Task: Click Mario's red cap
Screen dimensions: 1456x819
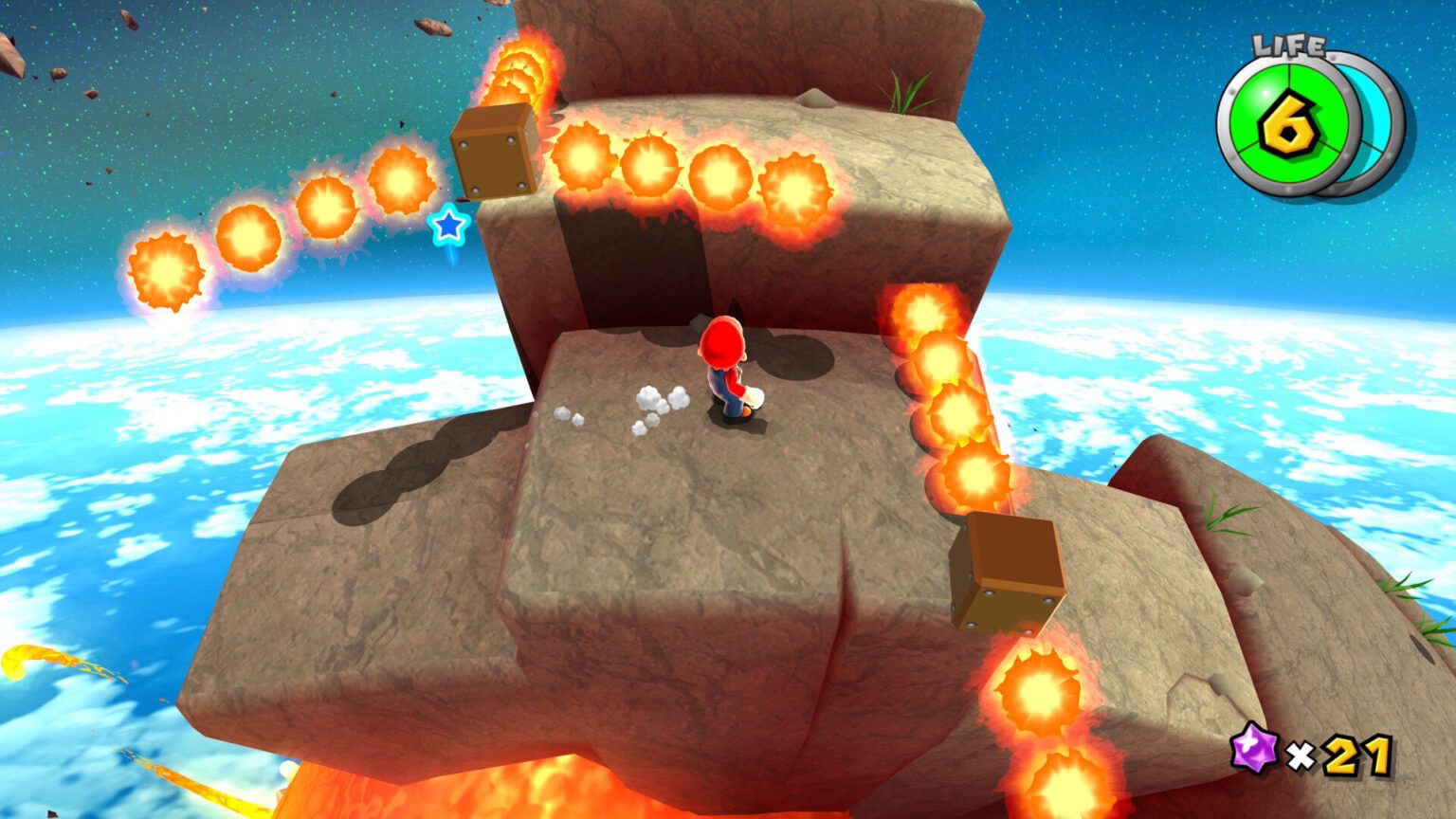Action: [722, 343]
